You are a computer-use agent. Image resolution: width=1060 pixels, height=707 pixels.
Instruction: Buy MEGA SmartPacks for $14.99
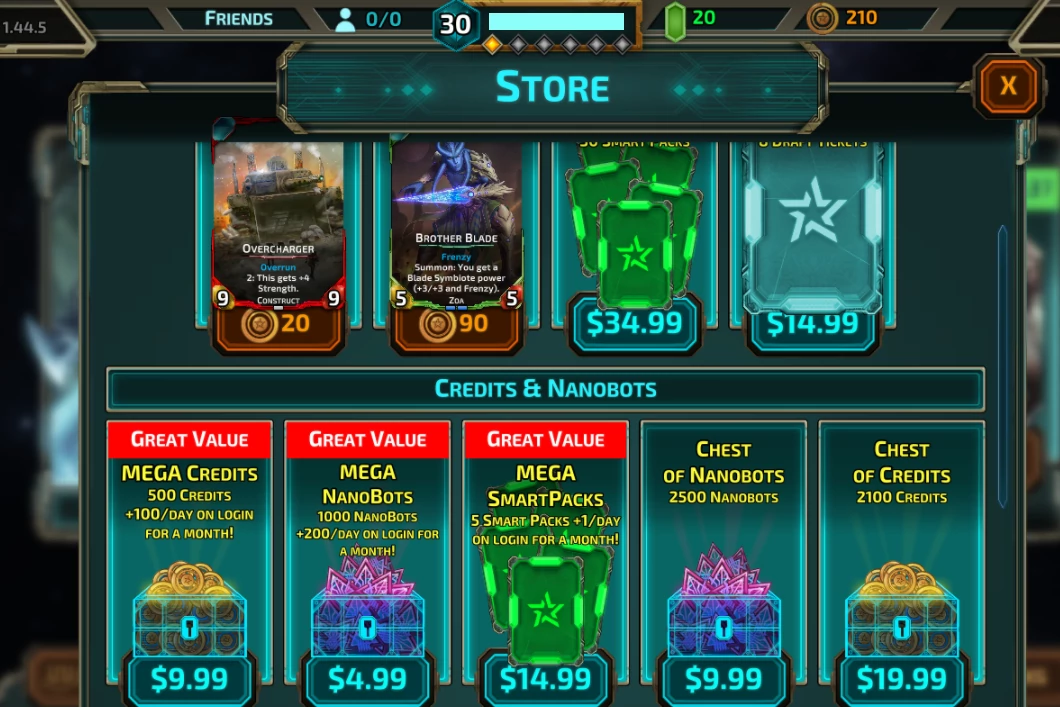coord(545,679)
